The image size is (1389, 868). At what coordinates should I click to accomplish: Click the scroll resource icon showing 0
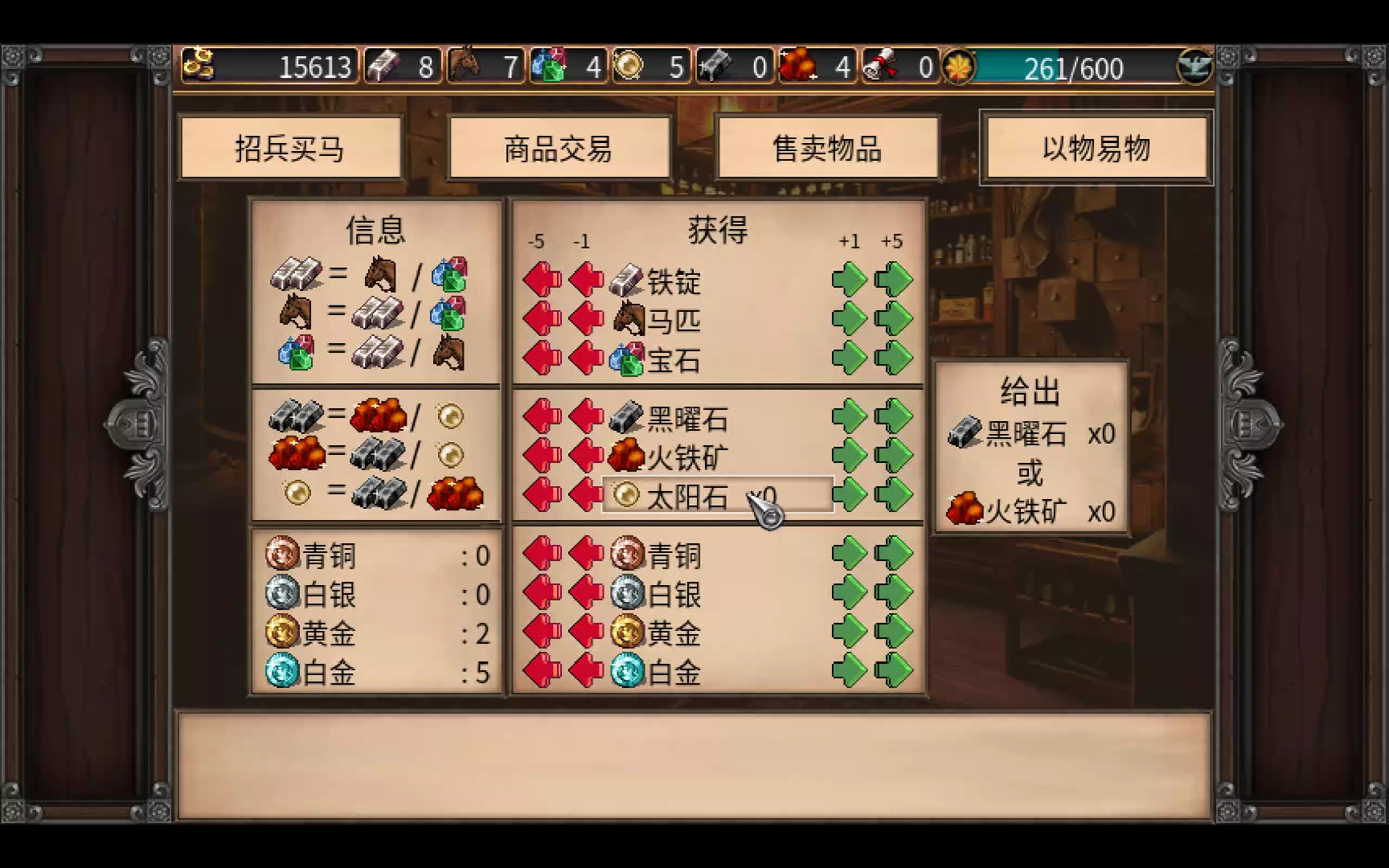[883, 63]
